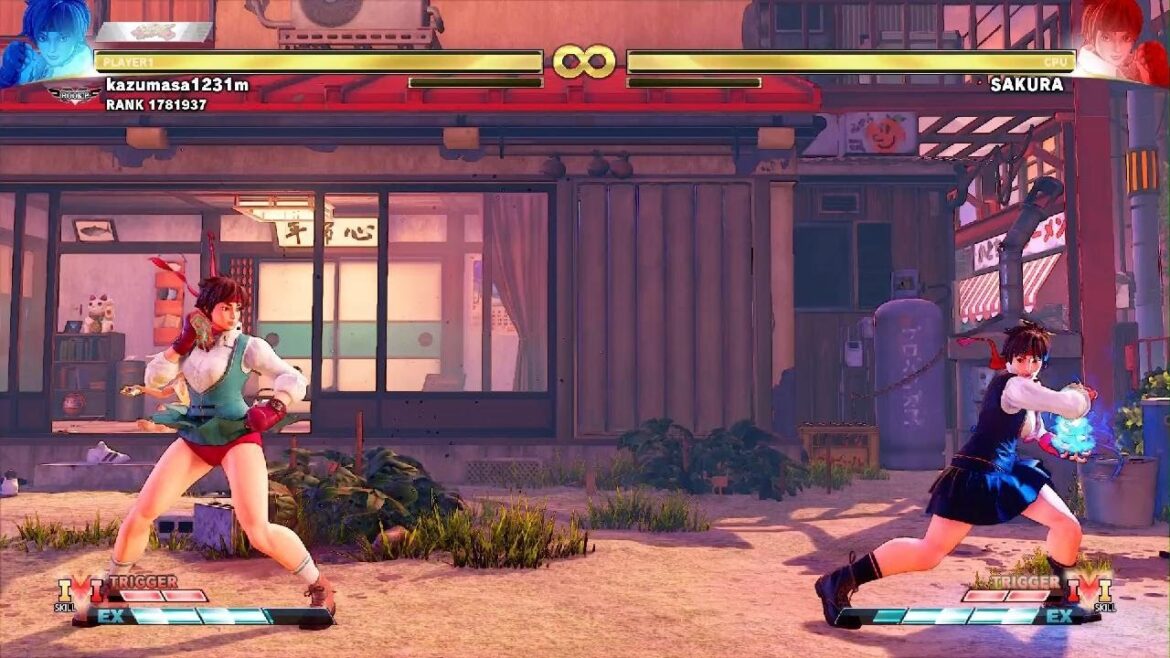This screenshot has width=1170, height=658.
Task: Click the SAKURA name label
Action: [x=1026, y=85]
